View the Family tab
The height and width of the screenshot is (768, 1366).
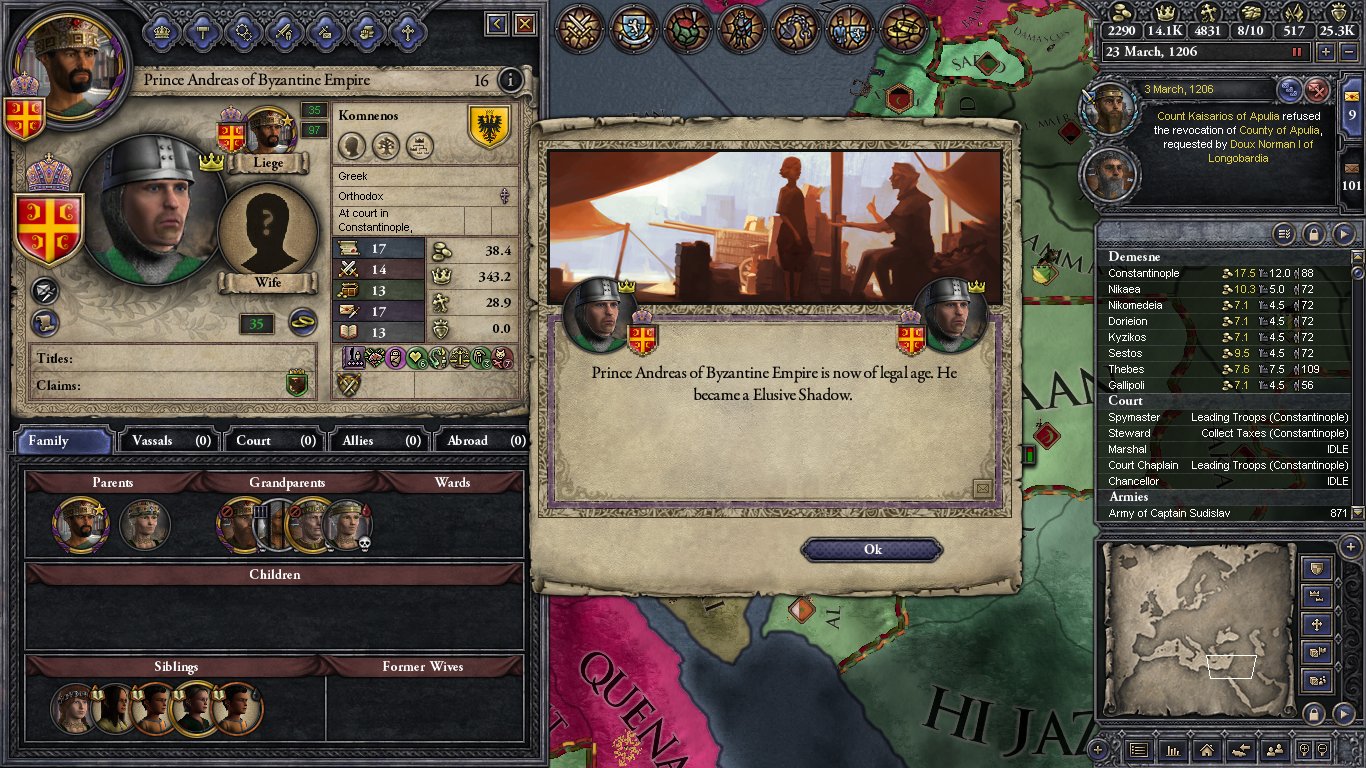(64, 440)
